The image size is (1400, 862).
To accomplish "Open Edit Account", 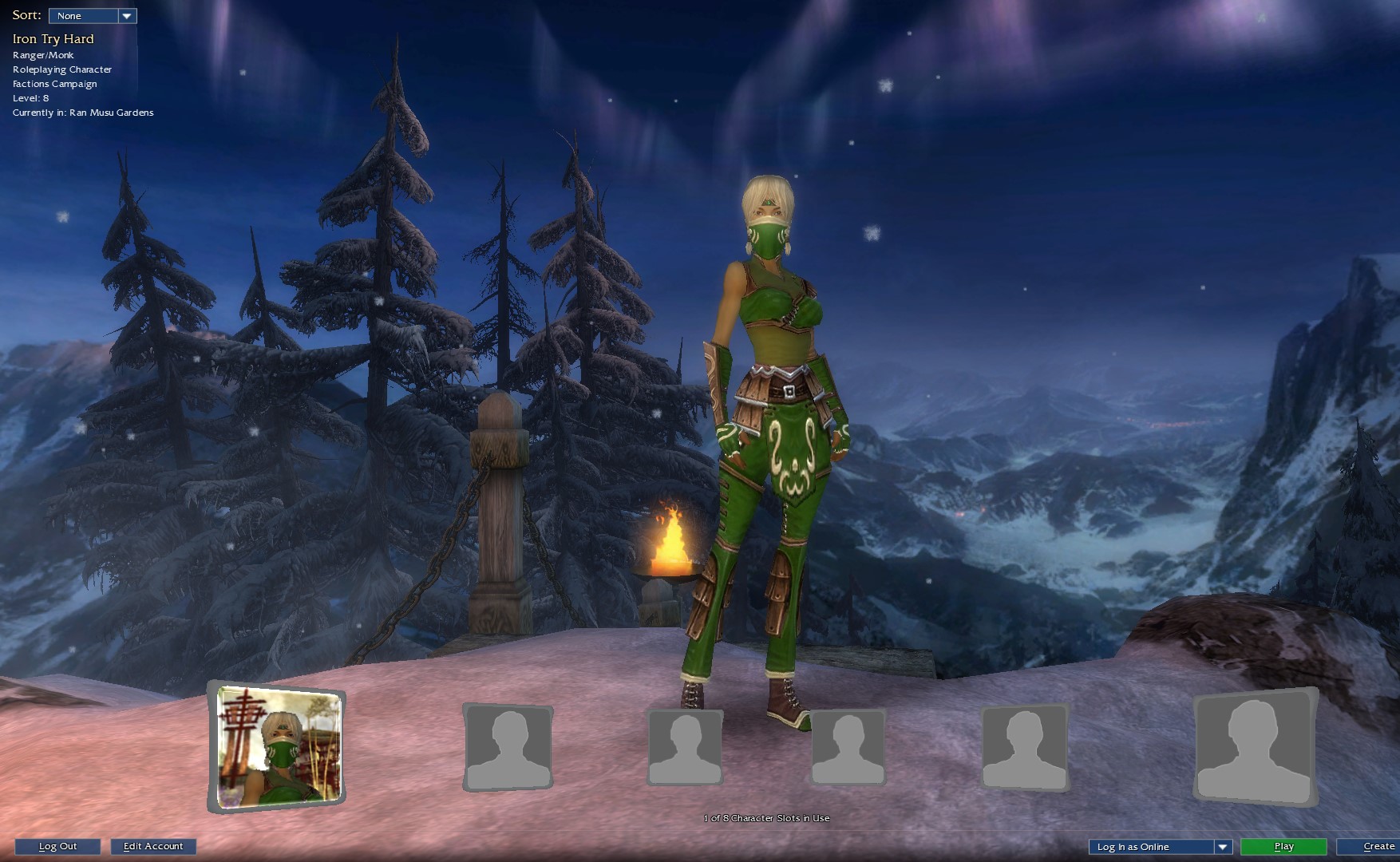I will (x=153, y=847).
